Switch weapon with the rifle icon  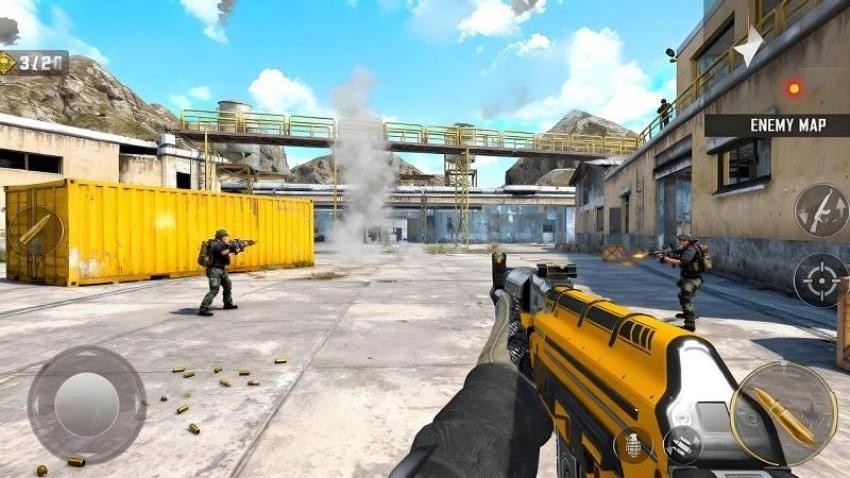[x=821, y=210]
